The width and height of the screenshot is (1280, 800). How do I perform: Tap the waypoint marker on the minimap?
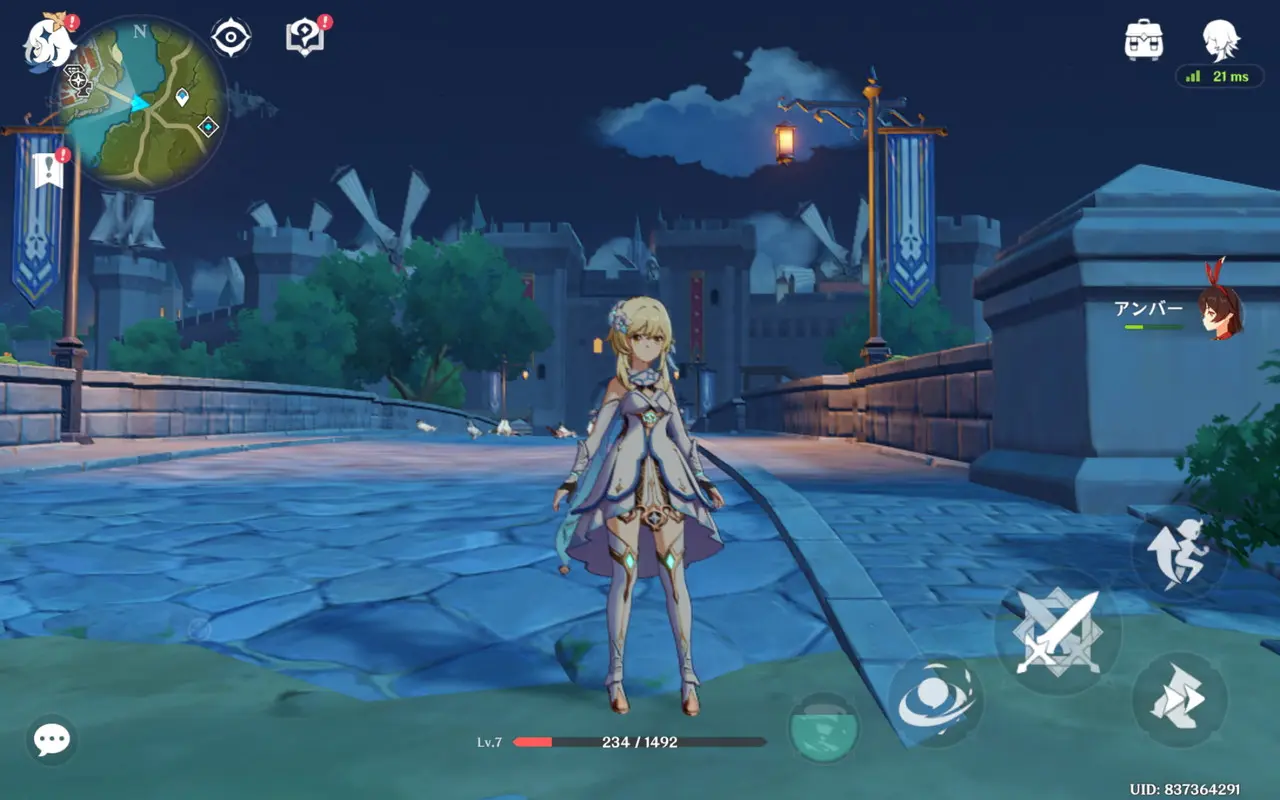coord(183,98)
